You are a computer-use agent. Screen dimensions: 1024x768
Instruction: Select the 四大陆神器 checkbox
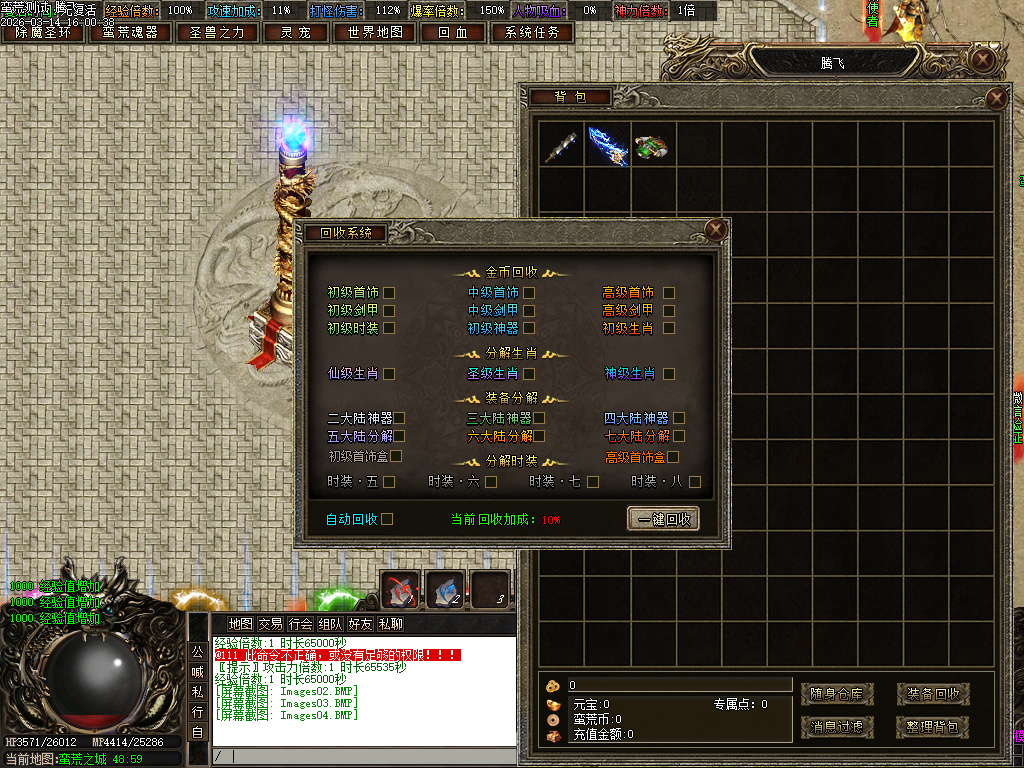[x=679, y=418]
